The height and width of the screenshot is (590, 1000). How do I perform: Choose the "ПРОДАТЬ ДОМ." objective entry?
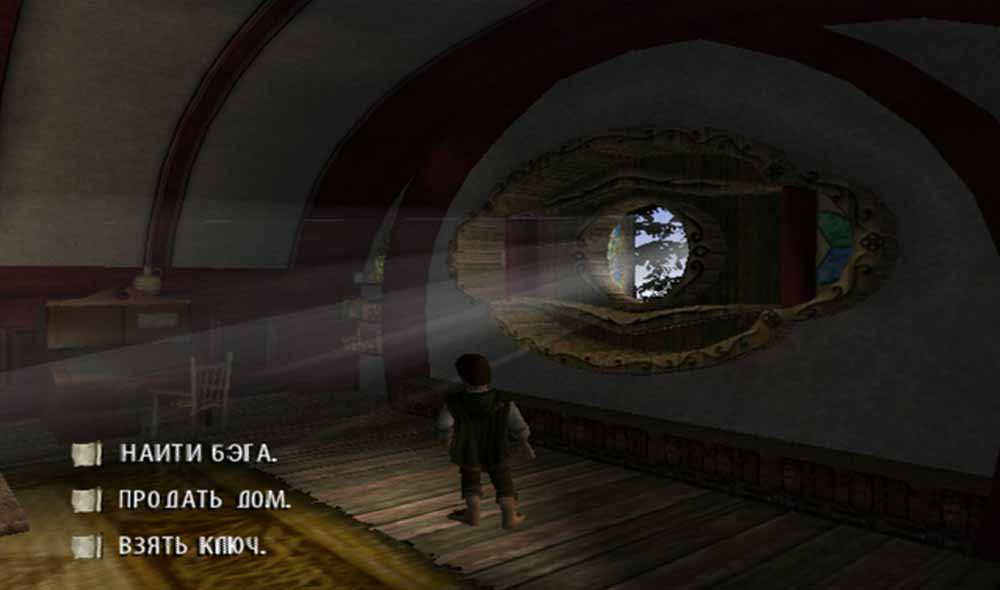pyautogui.click(x=204, y=500)
